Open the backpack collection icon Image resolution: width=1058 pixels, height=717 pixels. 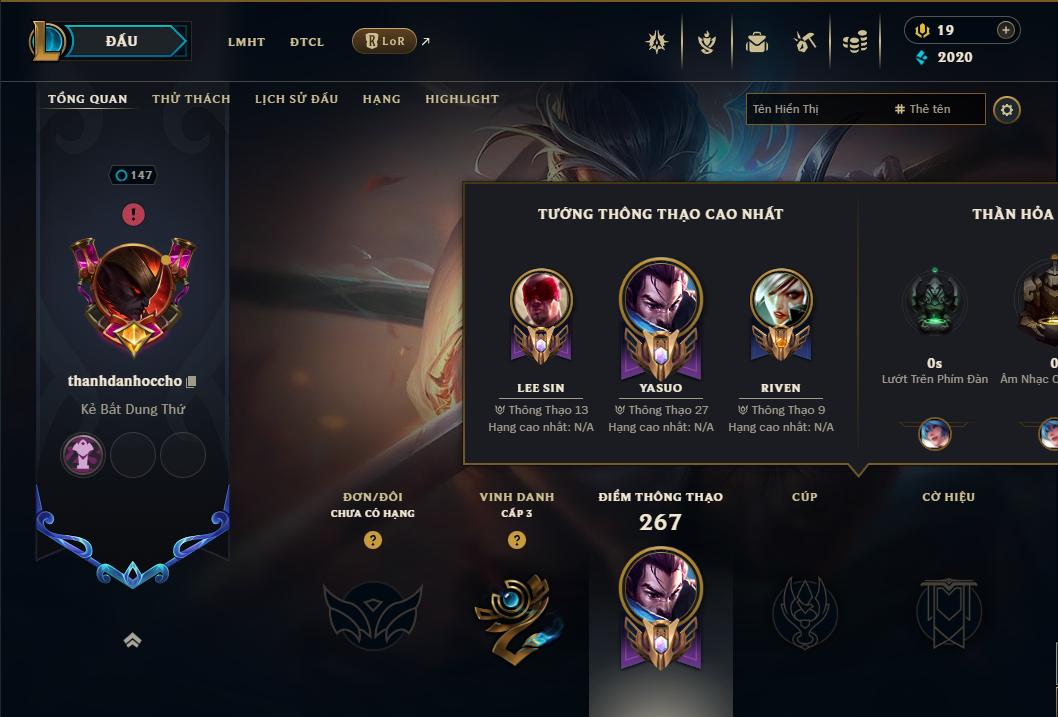(757, 42)
